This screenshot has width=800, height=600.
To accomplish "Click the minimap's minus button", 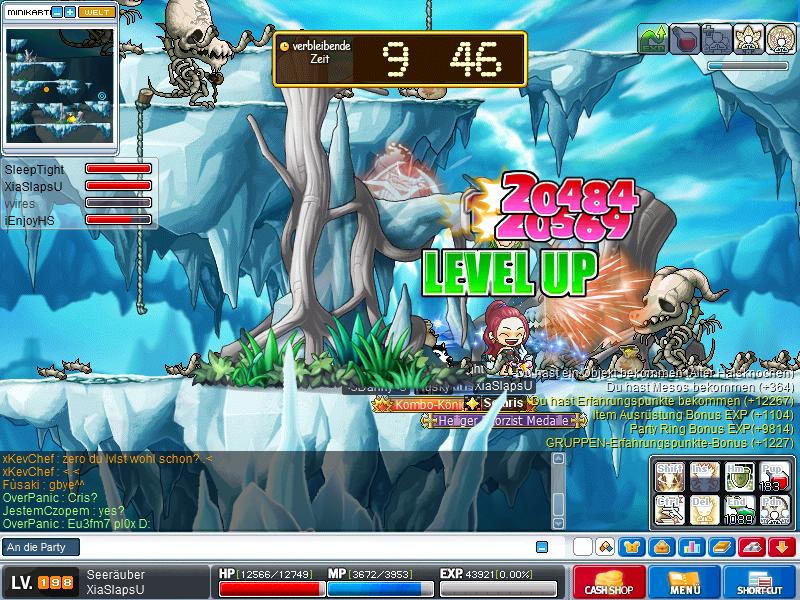I will click(57, 12).
